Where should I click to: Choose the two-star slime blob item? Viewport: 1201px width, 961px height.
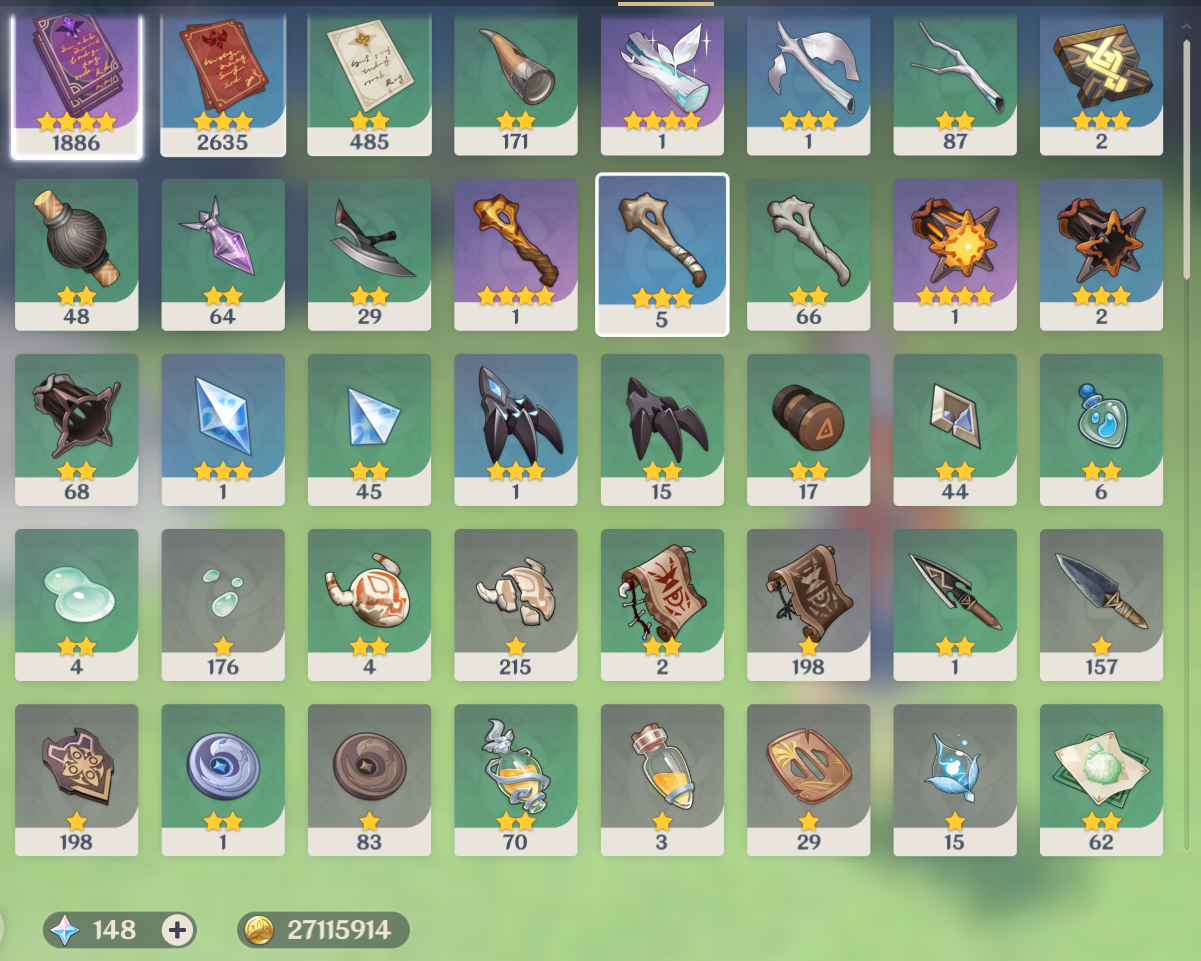[76, 604]
